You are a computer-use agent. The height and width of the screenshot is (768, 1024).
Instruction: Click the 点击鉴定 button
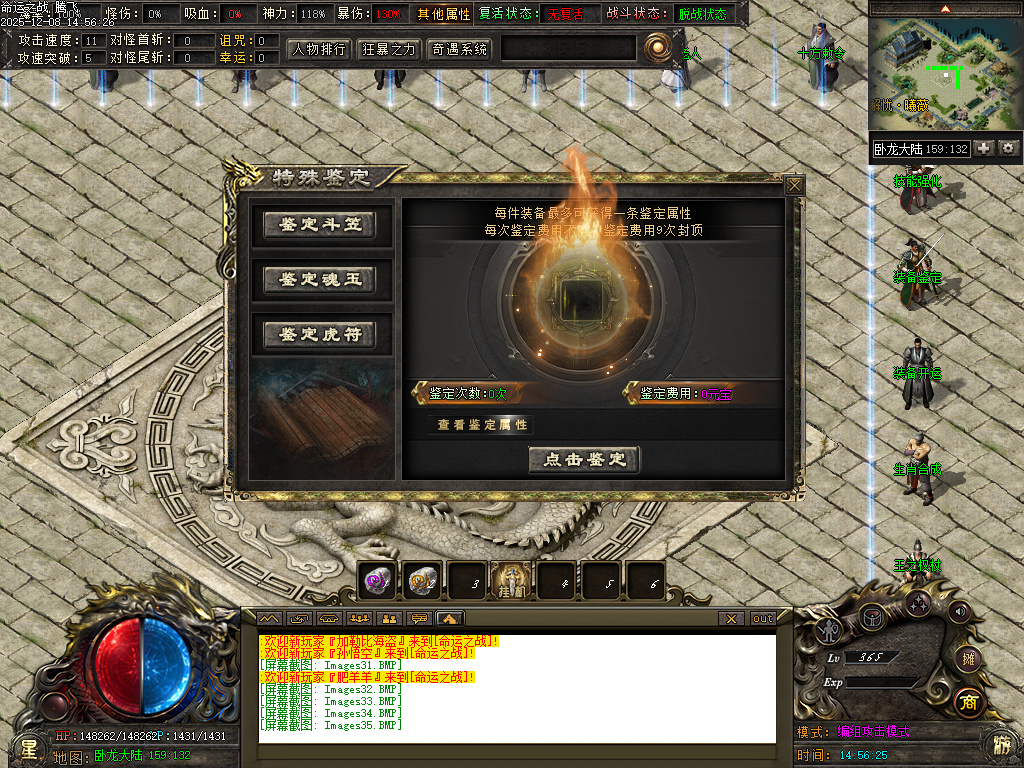click(x=584, y=460)
